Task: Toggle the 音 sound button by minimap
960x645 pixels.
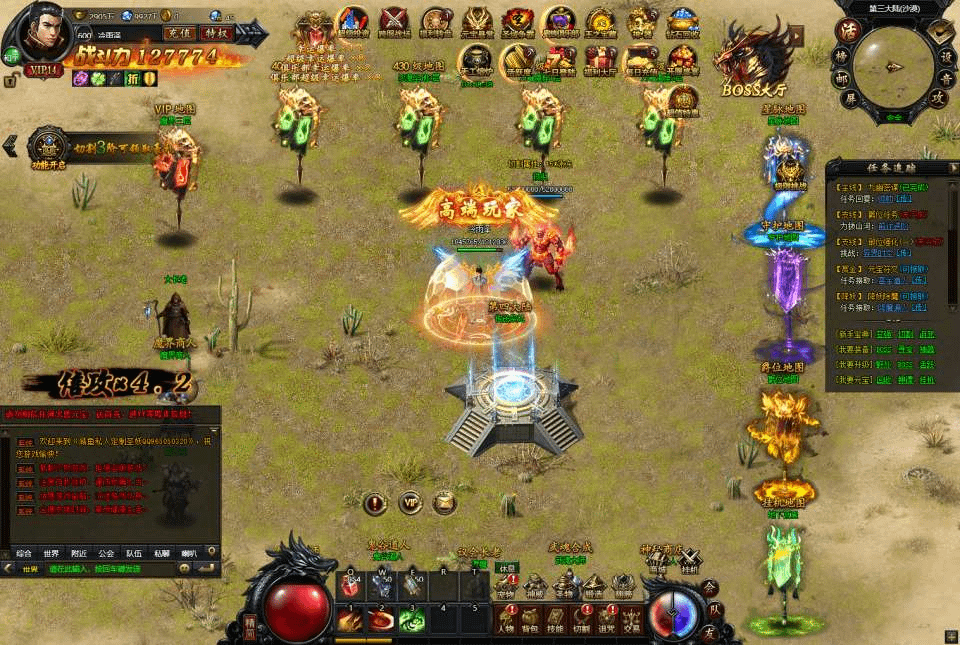Action: pyautogui.click(x=945, y=80)
